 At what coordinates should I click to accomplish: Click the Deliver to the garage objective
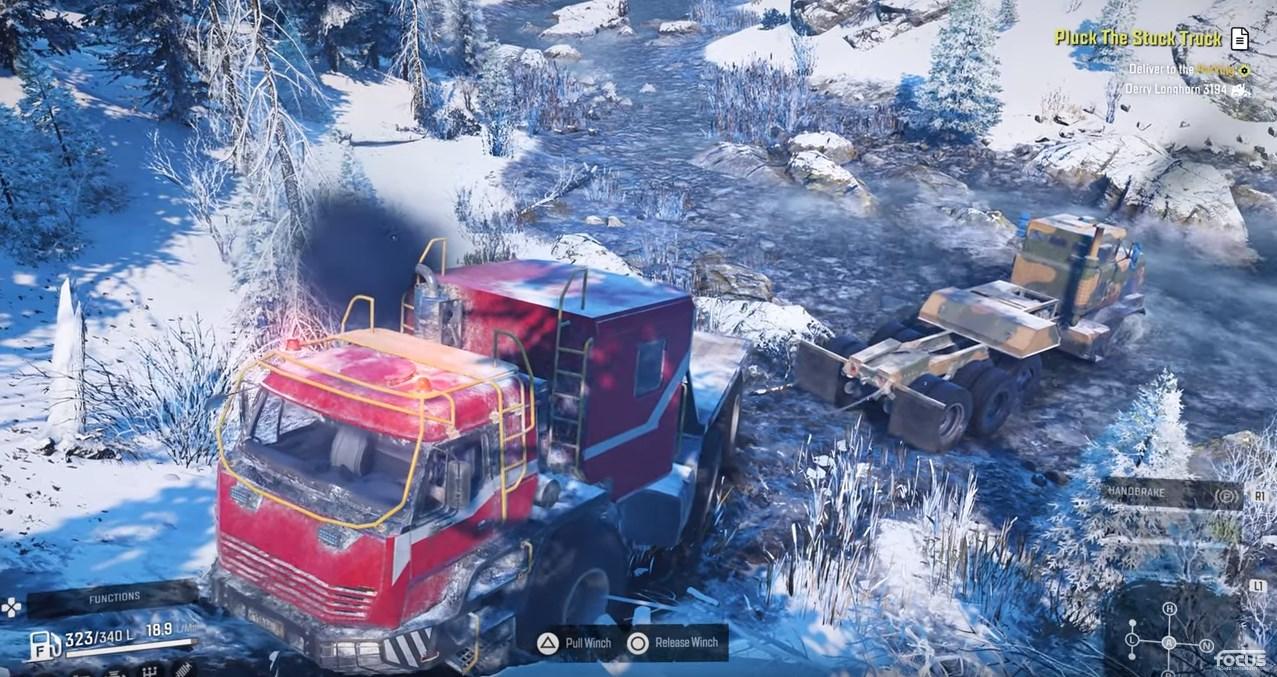click(1180, 70)
